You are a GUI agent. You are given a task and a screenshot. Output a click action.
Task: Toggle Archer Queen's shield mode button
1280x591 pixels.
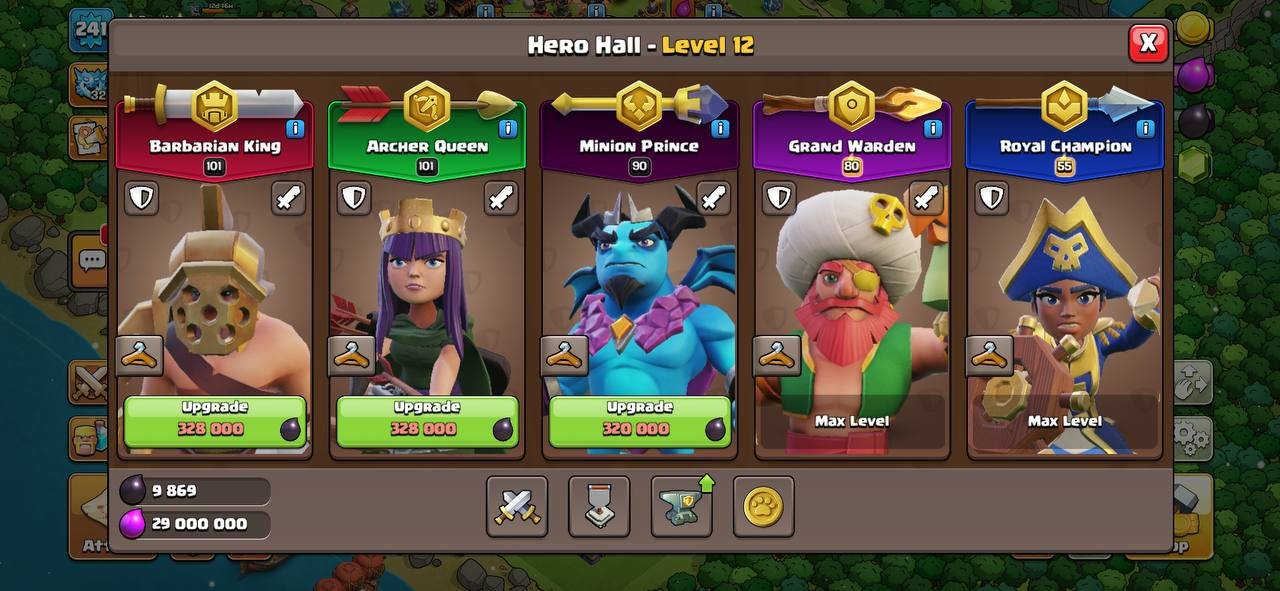(353, 198)
